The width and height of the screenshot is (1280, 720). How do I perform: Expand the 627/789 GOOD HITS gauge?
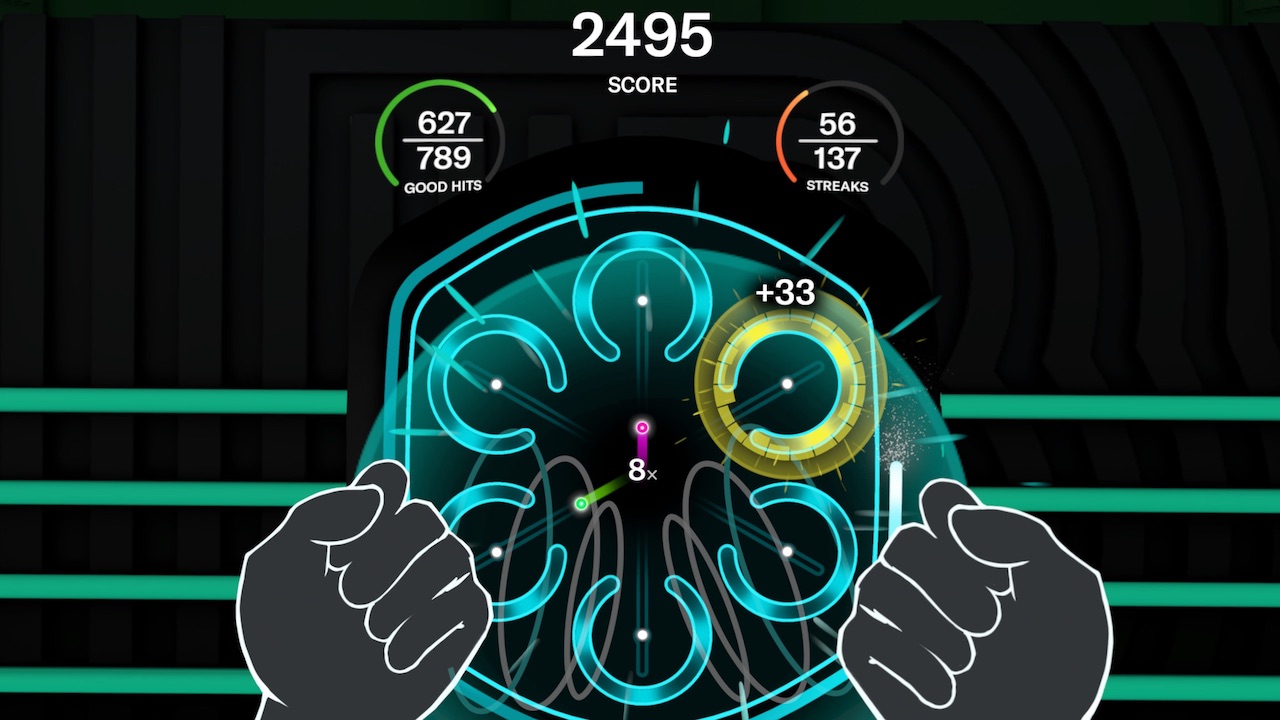[443, 140]
